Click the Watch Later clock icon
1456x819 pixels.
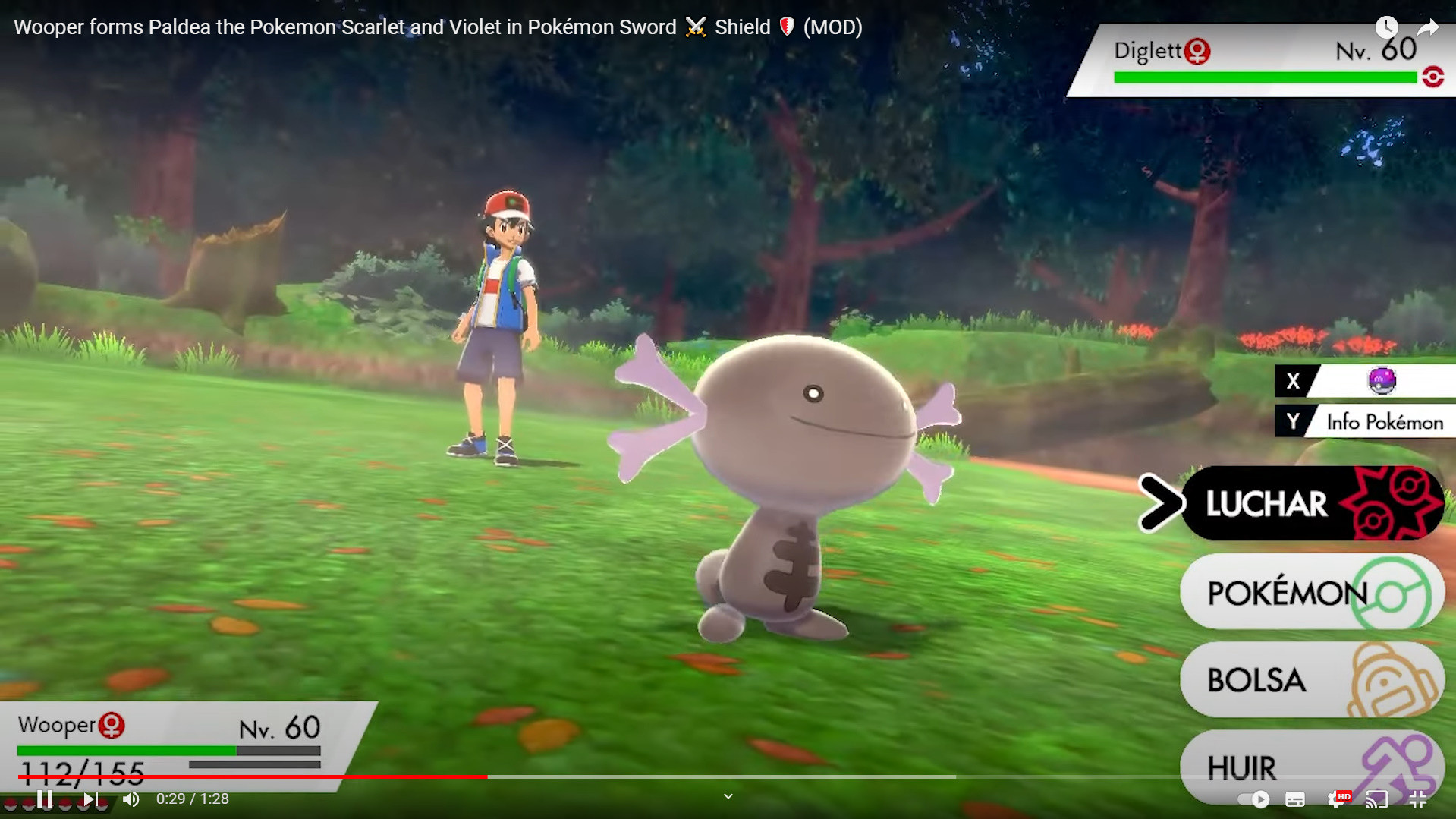click(x=1388, y=27)
